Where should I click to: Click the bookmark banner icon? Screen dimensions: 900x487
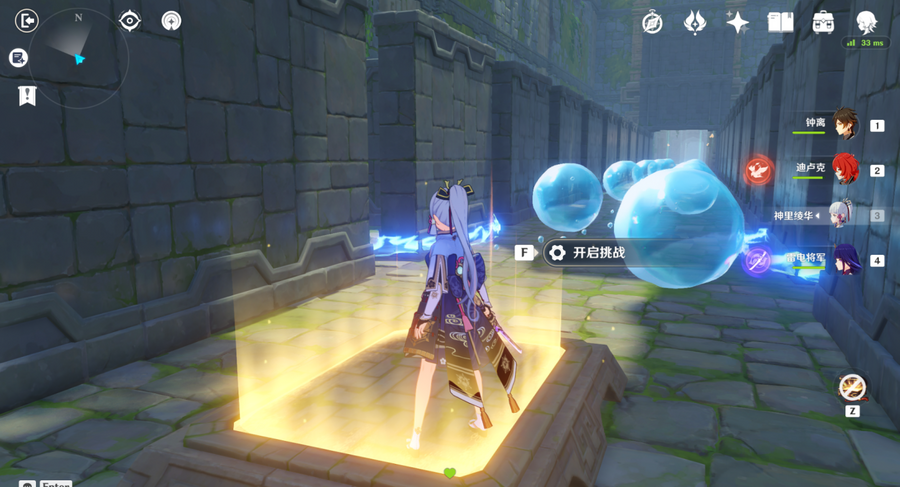coord(27,96)
